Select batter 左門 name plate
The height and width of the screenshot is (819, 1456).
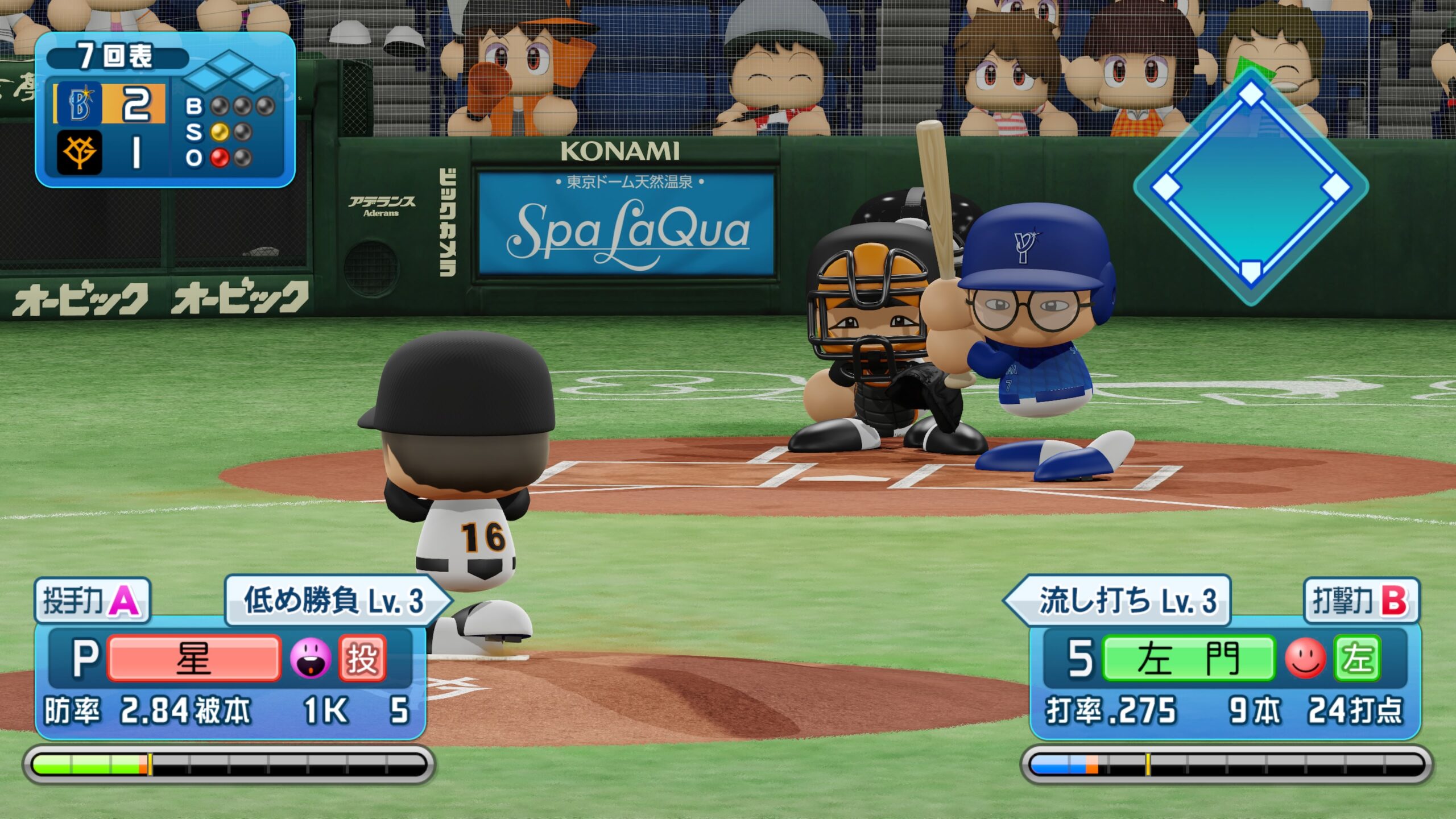1188,659
